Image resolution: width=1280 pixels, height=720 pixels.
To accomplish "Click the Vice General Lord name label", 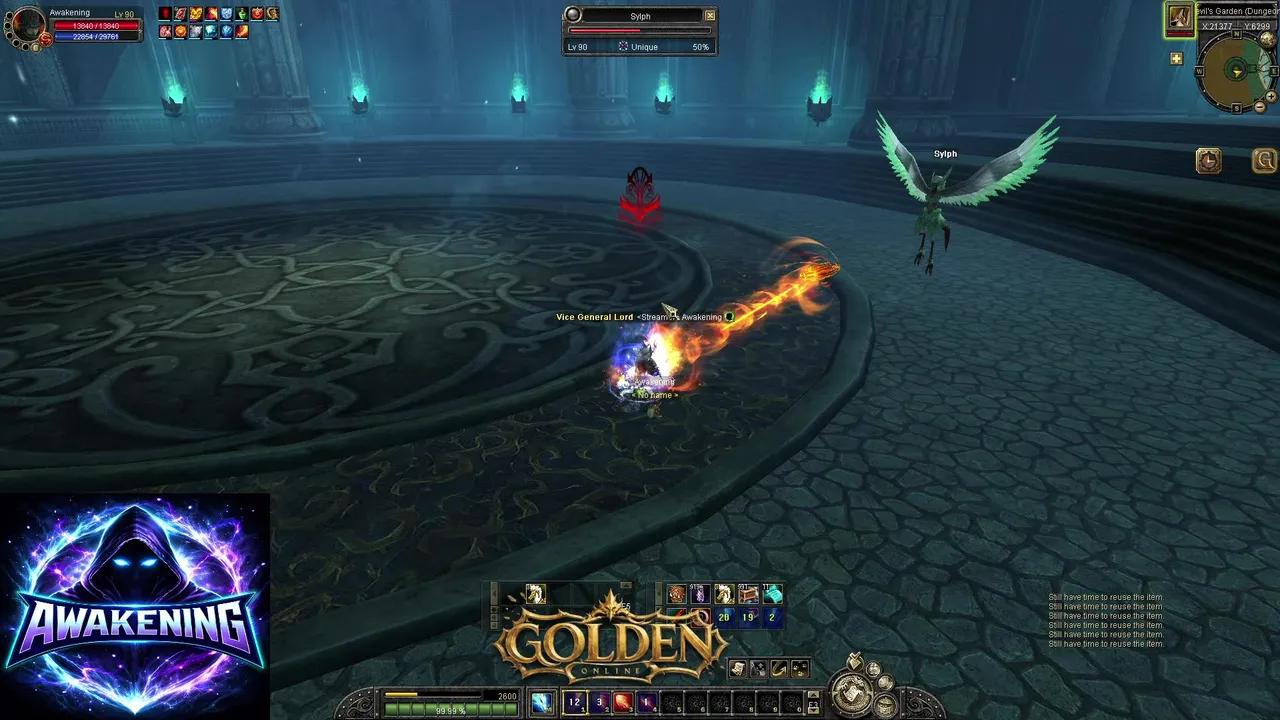I will 594,316.
